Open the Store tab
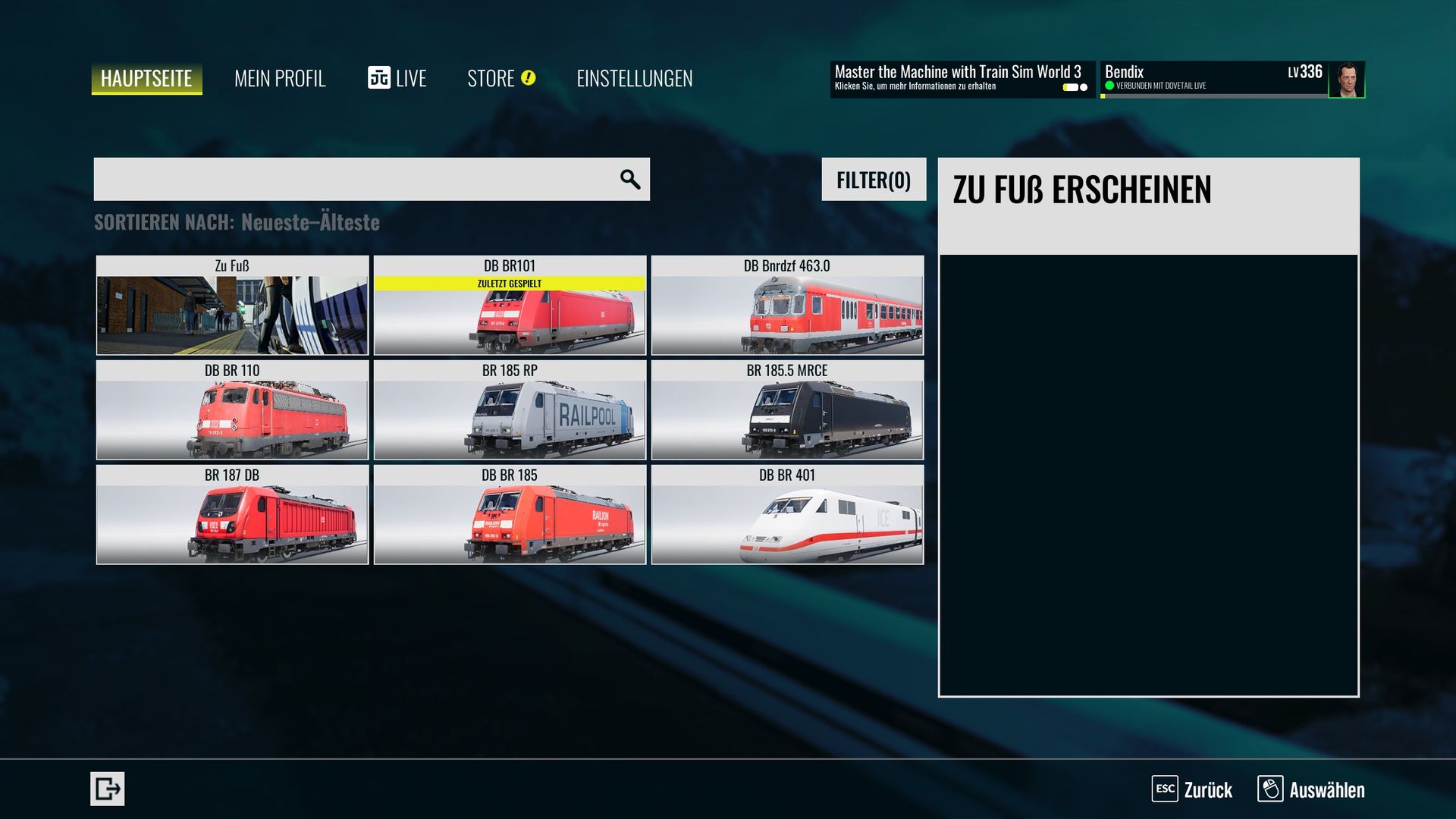Screen dimensions: 1456x819 (500, 79)
